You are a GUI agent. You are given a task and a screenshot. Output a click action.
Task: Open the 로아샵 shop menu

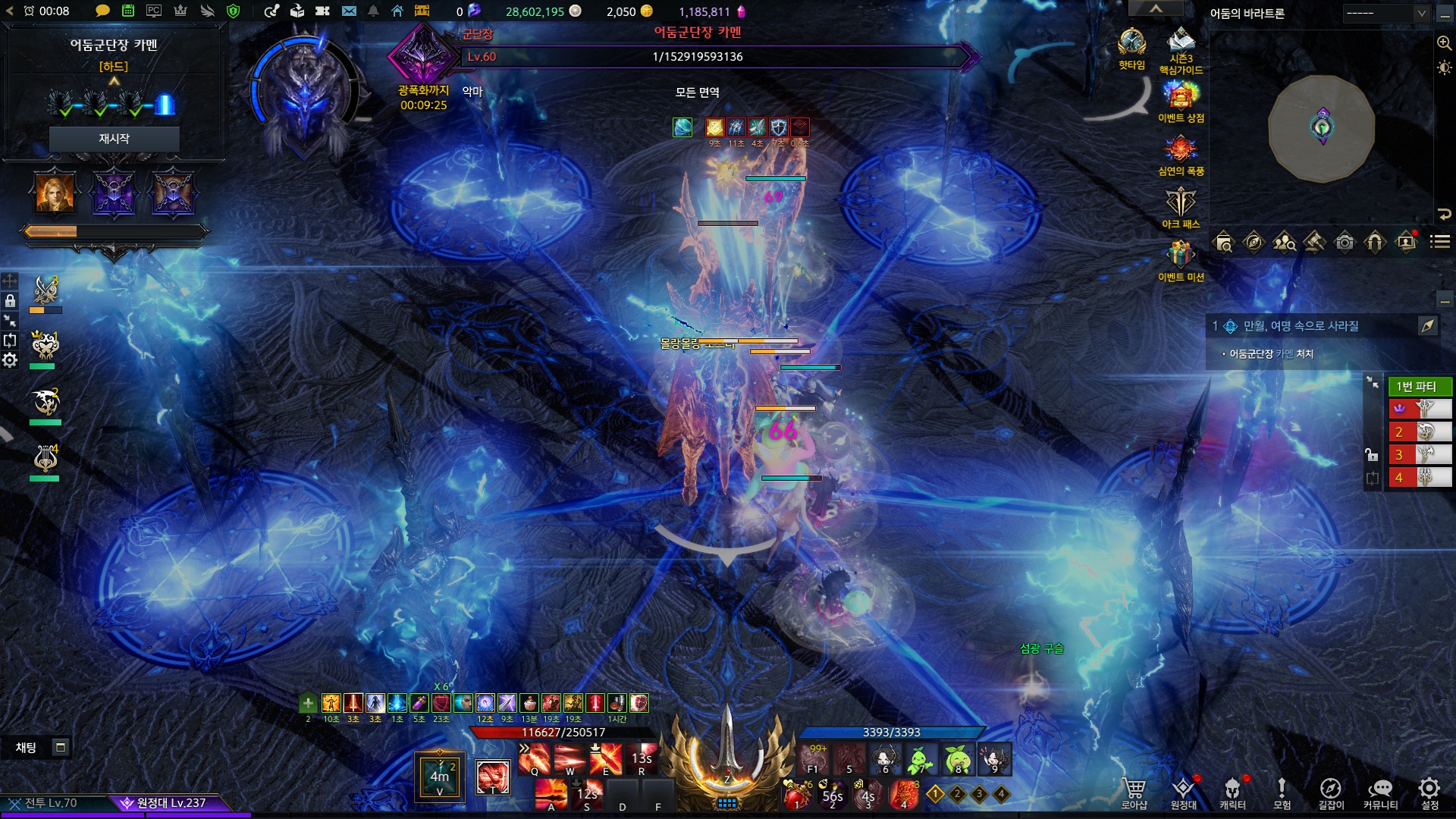pyautogui.click(x=1134, y=793)
